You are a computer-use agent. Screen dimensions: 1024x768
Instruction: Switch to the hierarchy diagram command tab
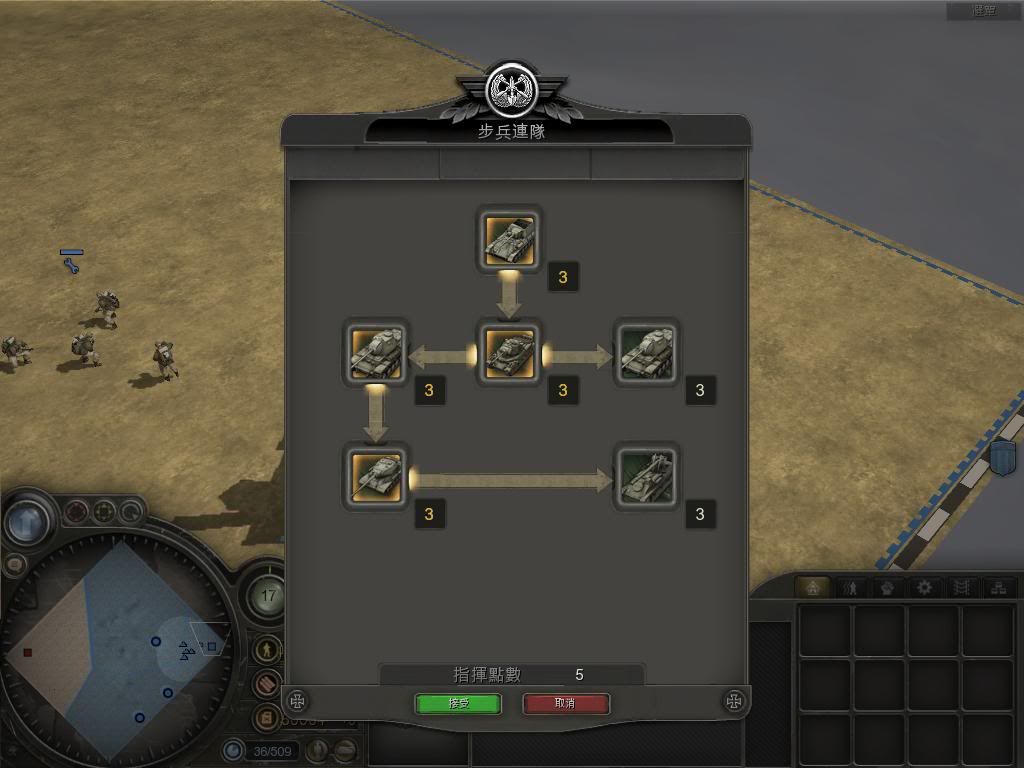(997, 588)
